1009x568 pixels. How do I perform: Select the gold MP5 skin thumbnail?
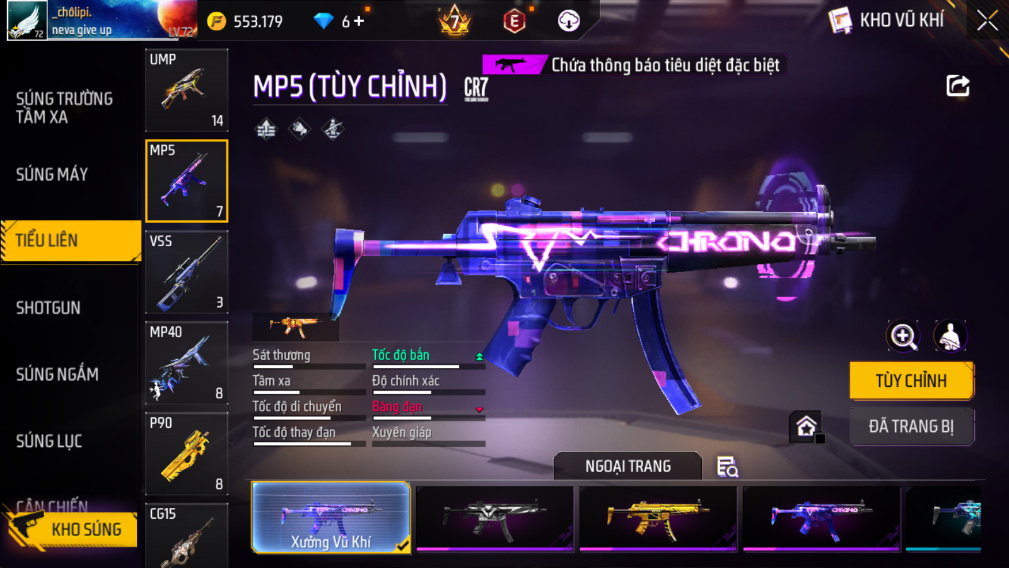pos(657,517)
